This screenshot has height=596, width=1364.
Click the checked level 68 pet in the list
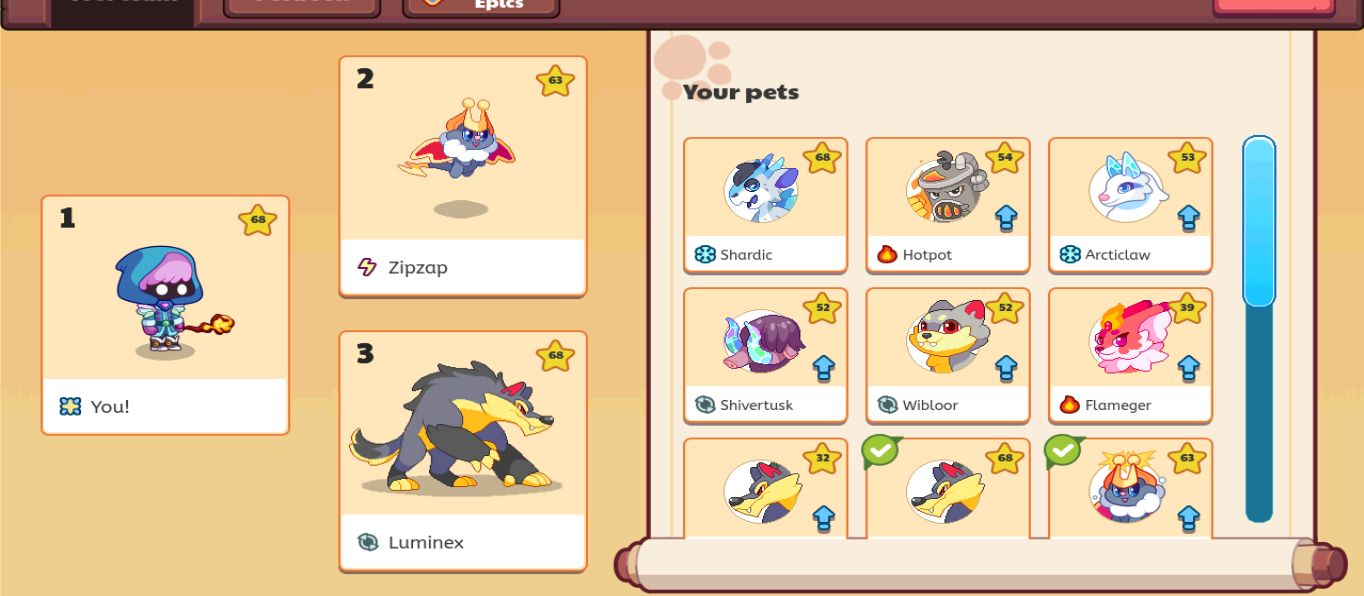(947, 490)
